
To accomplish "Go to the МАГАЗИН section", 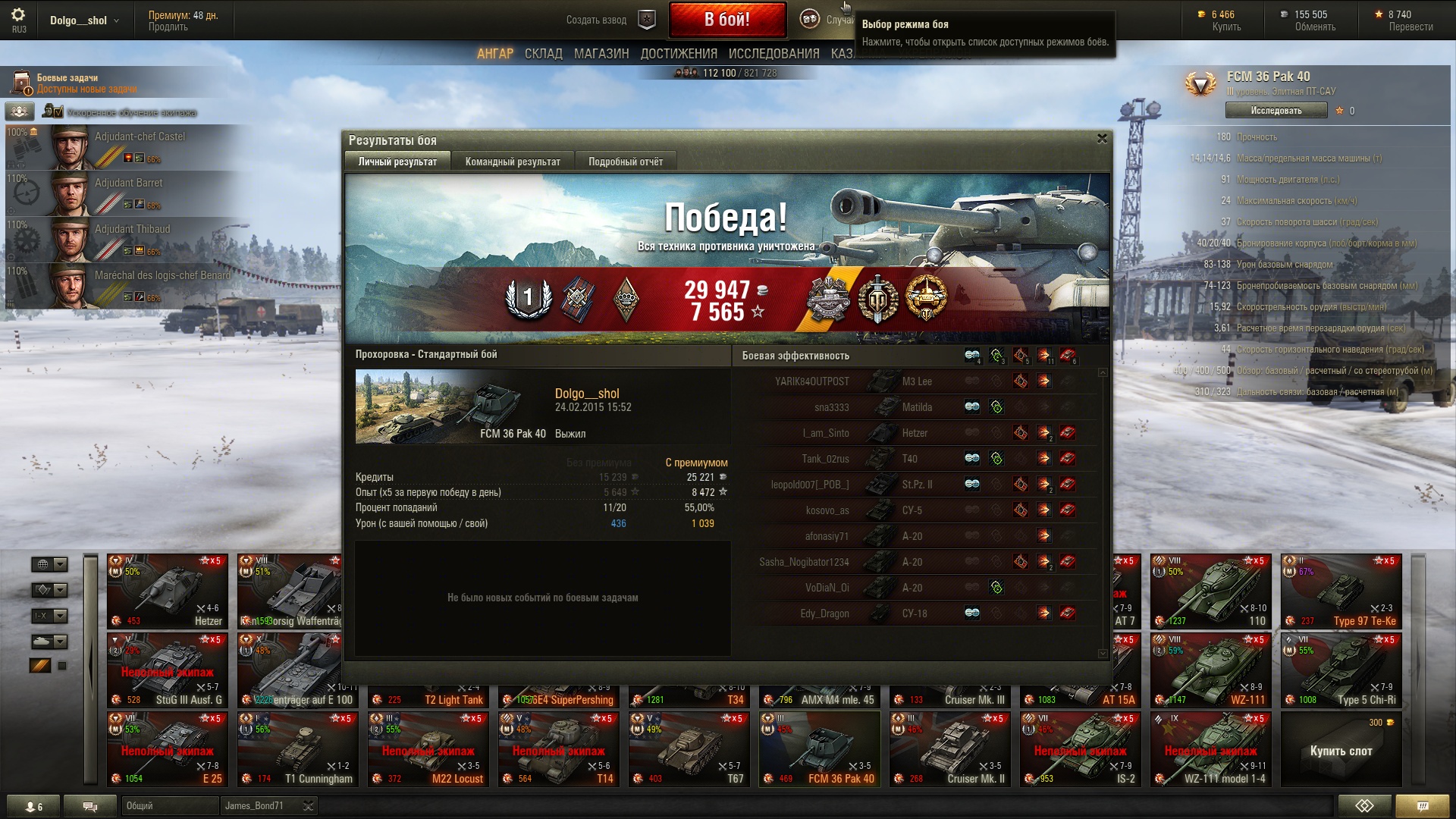I will pyautogui.click(x=601, y=54).
